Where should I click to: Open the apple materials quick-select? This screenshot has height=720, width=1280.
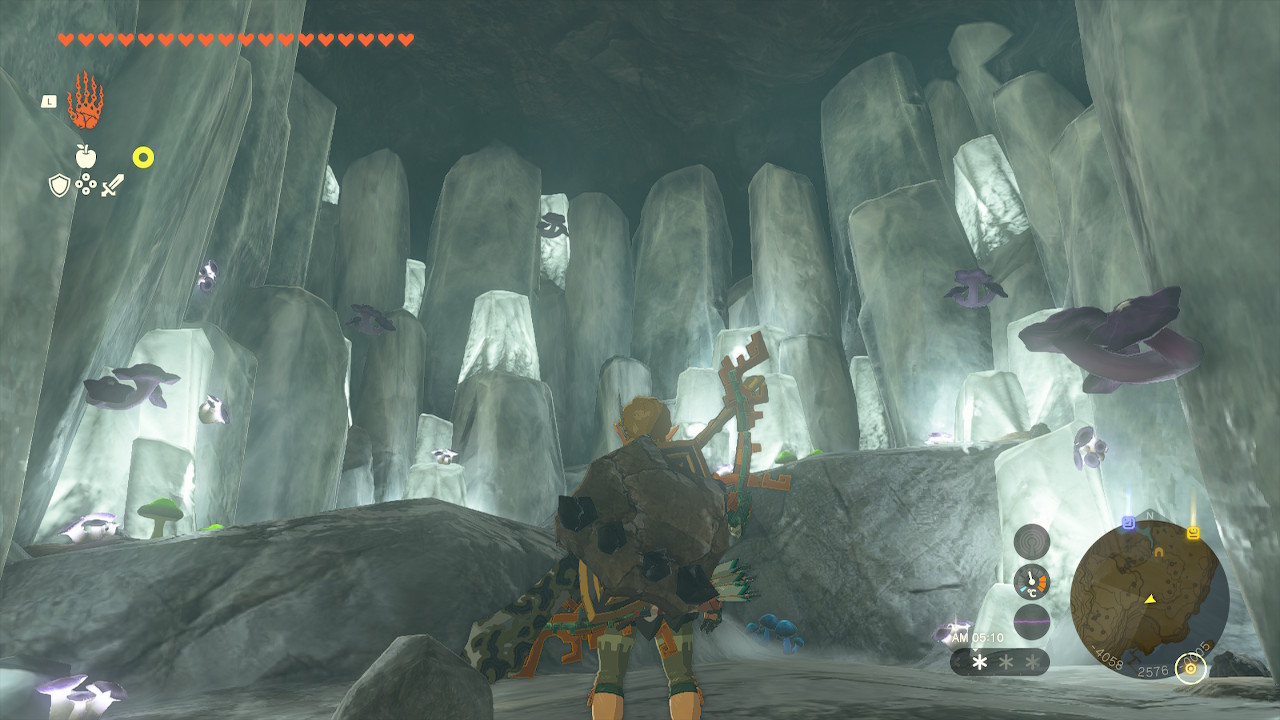click(x=86, y=156)
